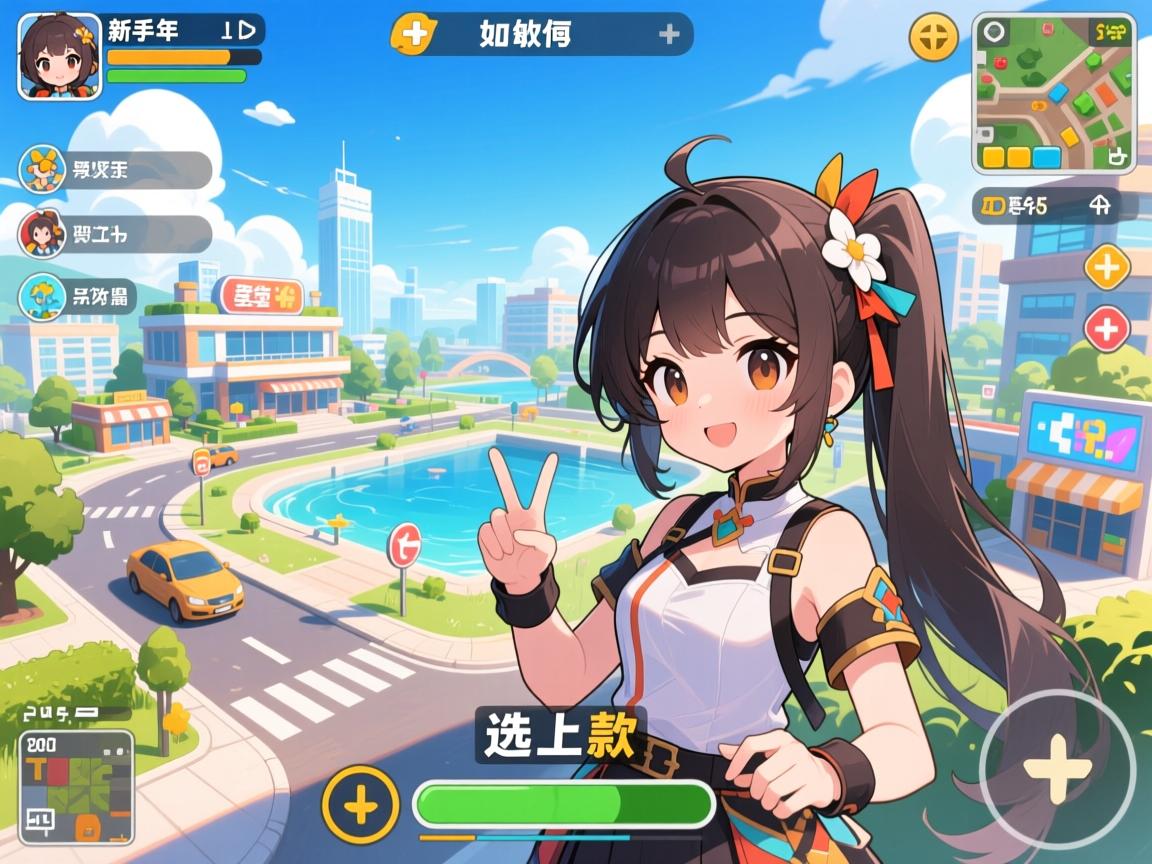1152x864 pixels.
Task: Click the yellow-ringed plus beside green bar
Action: [361, 802]
